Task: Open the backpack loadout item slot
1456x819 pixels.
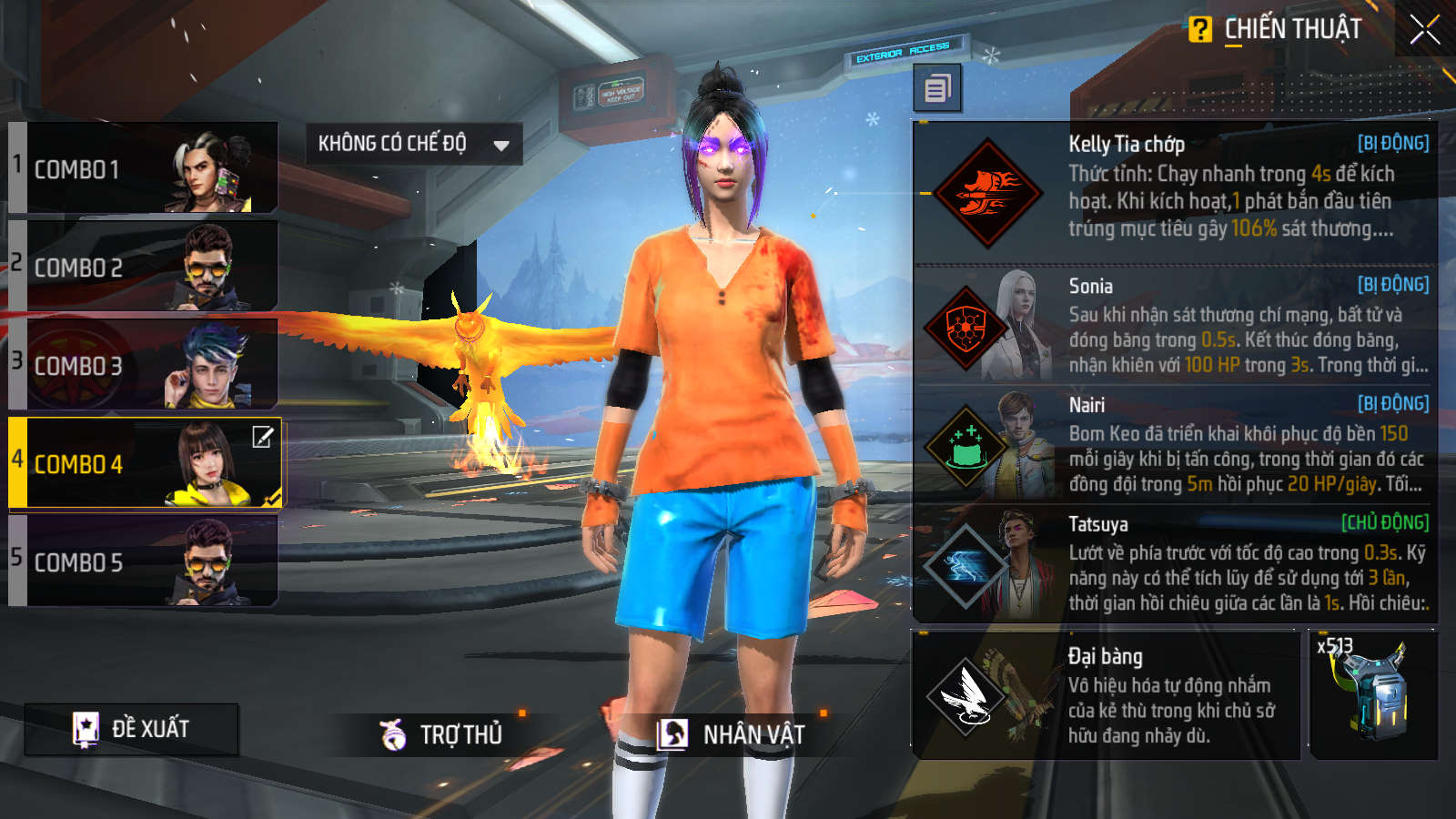Action: pyautogui.click(x=1373, y=695)
